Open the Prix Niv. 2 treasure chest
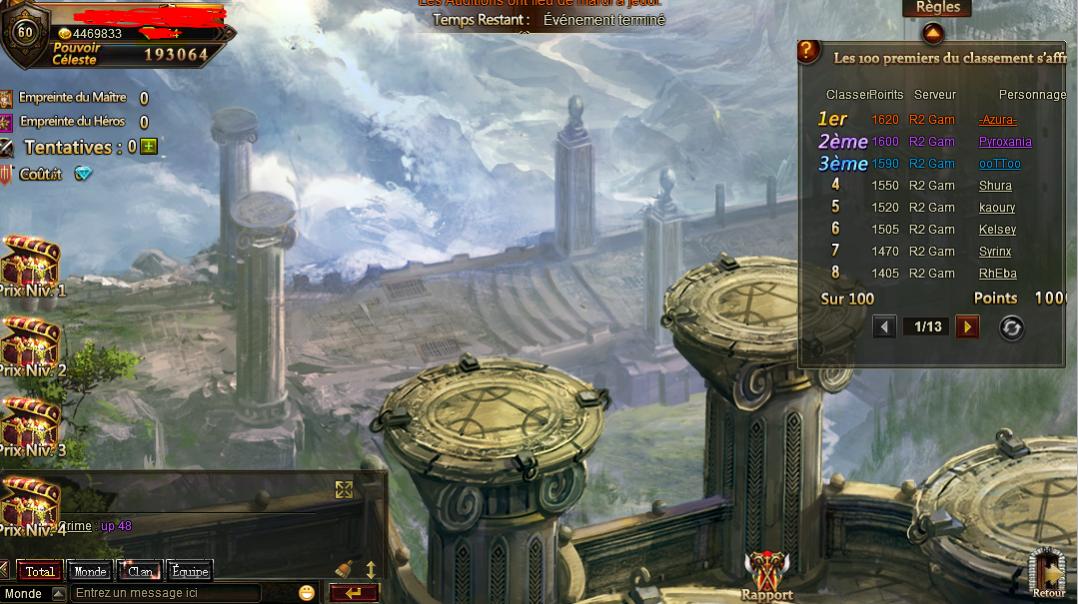Viewport: 1078px width, 604px height. 32,343
